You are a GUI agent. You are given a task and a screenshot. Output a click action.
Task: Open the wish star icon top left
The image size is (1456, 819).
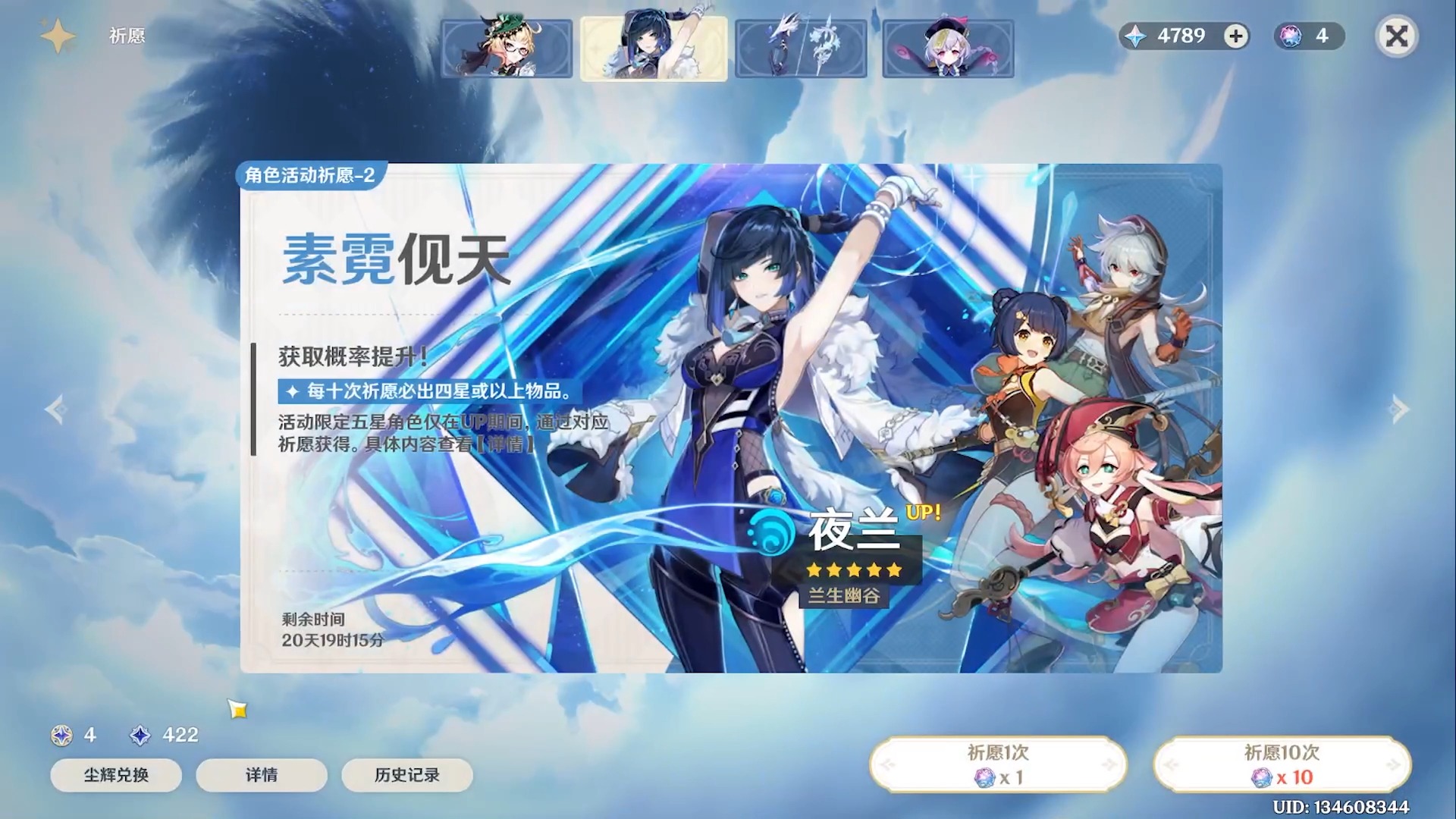tap(58, 34)
